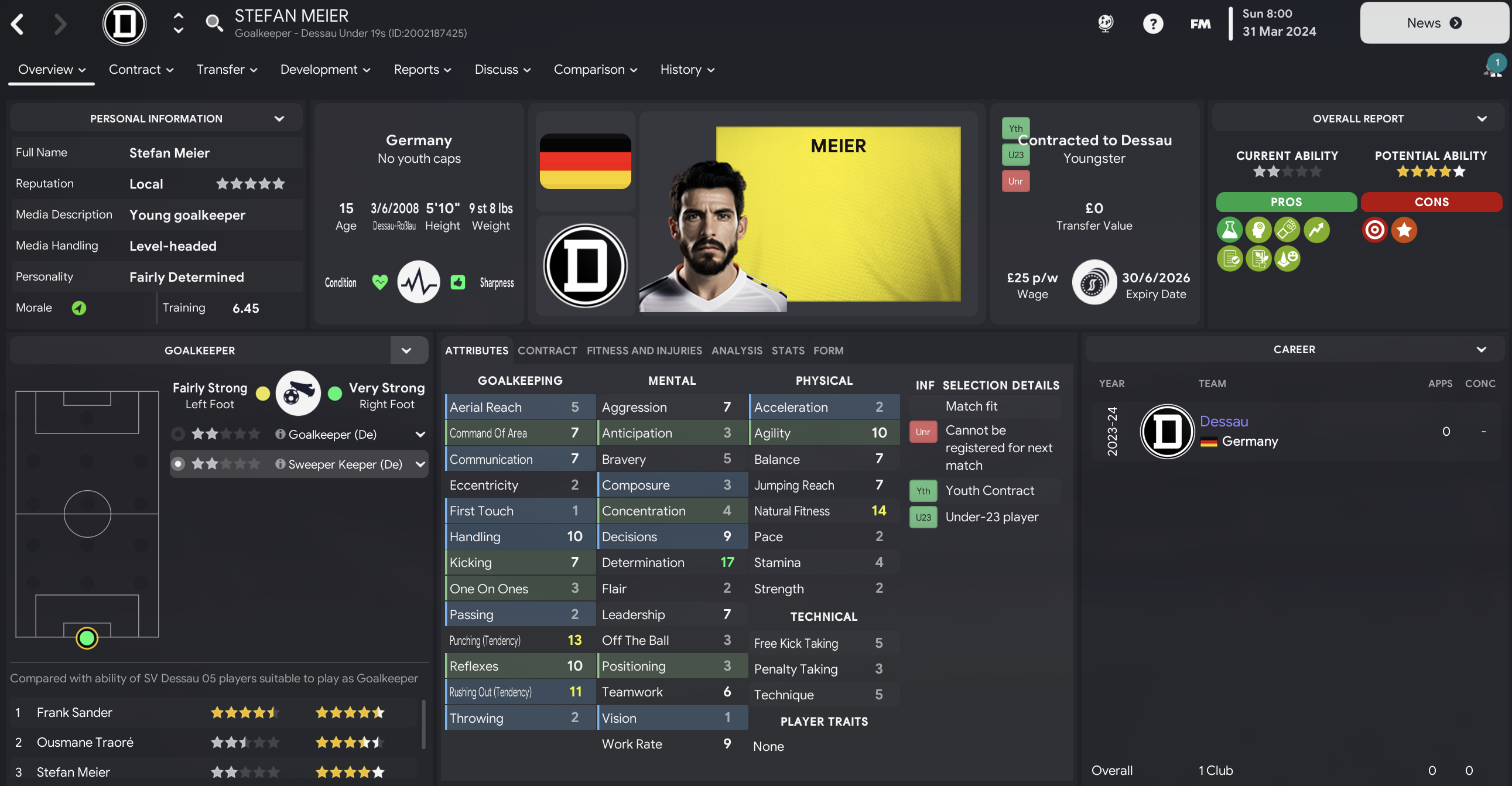
Task: Select the Goalkeeper (De) role radio button
Action: click(x=178, y=434)
